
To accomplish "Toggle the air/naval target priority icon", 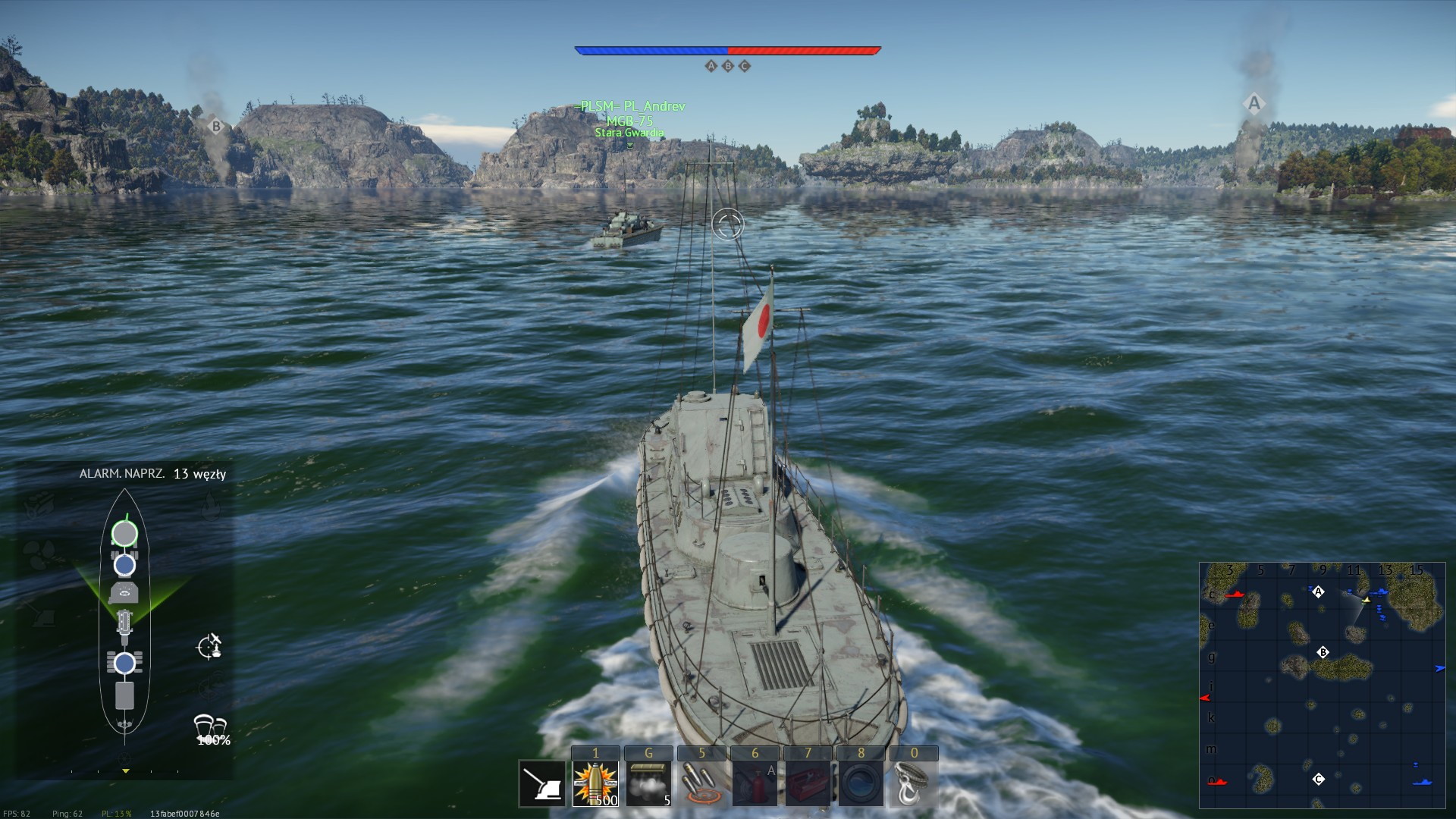I will [x=209, y=646].
